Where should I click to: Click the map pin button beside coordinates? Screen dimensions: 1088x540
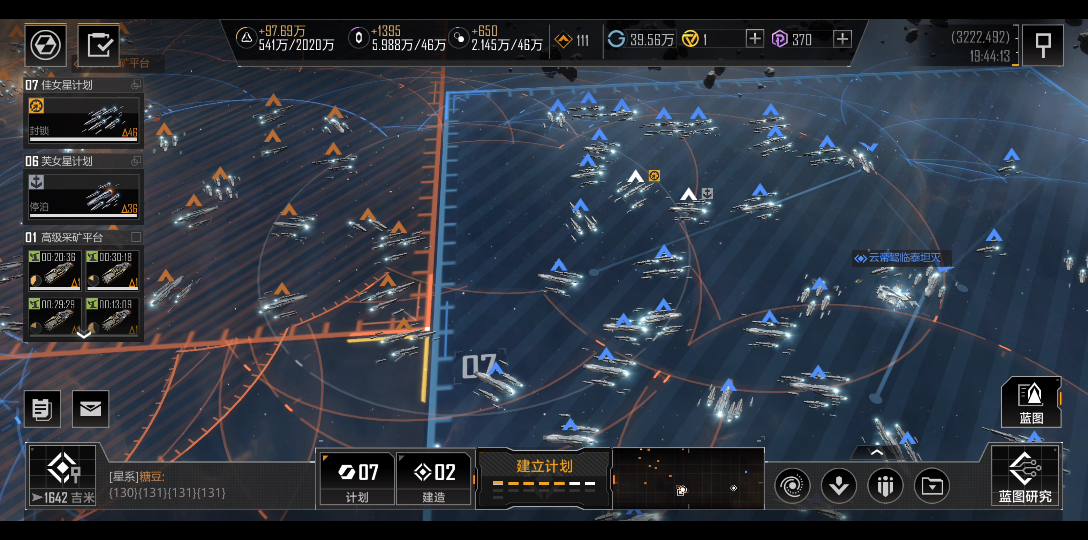pyautogui.click(x=1042, y=45)
